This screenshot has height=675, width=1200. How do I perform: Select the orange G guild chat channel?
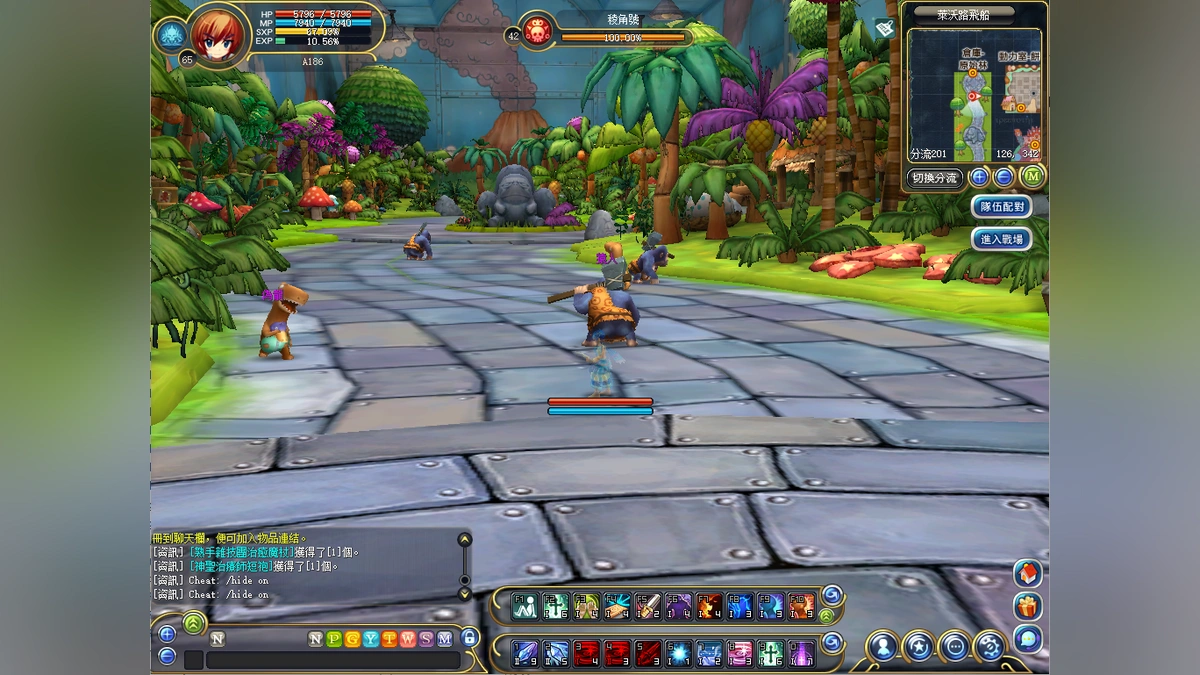(x=353, y=639)
